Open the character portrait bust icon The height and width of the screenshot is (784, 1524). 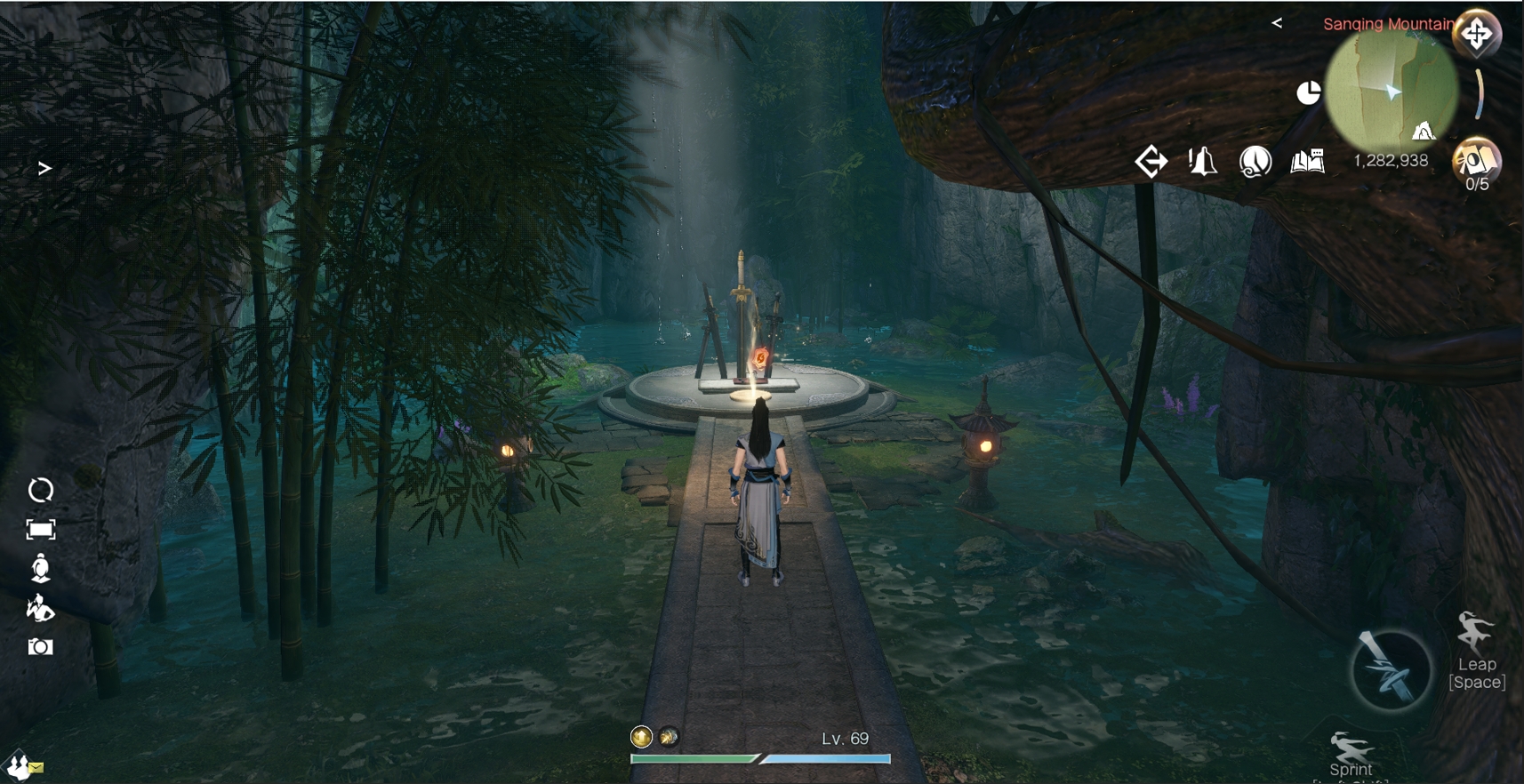click(x=41, y=569)
